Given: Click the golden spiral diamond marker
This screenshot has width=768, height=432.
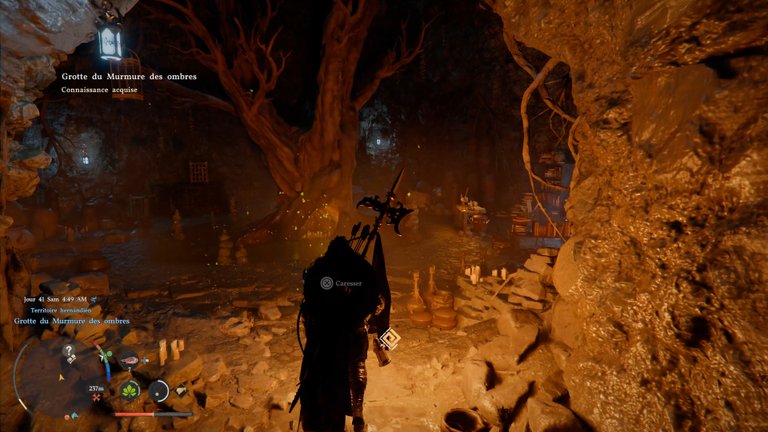Looking at the screenshot, I should 391,339.
